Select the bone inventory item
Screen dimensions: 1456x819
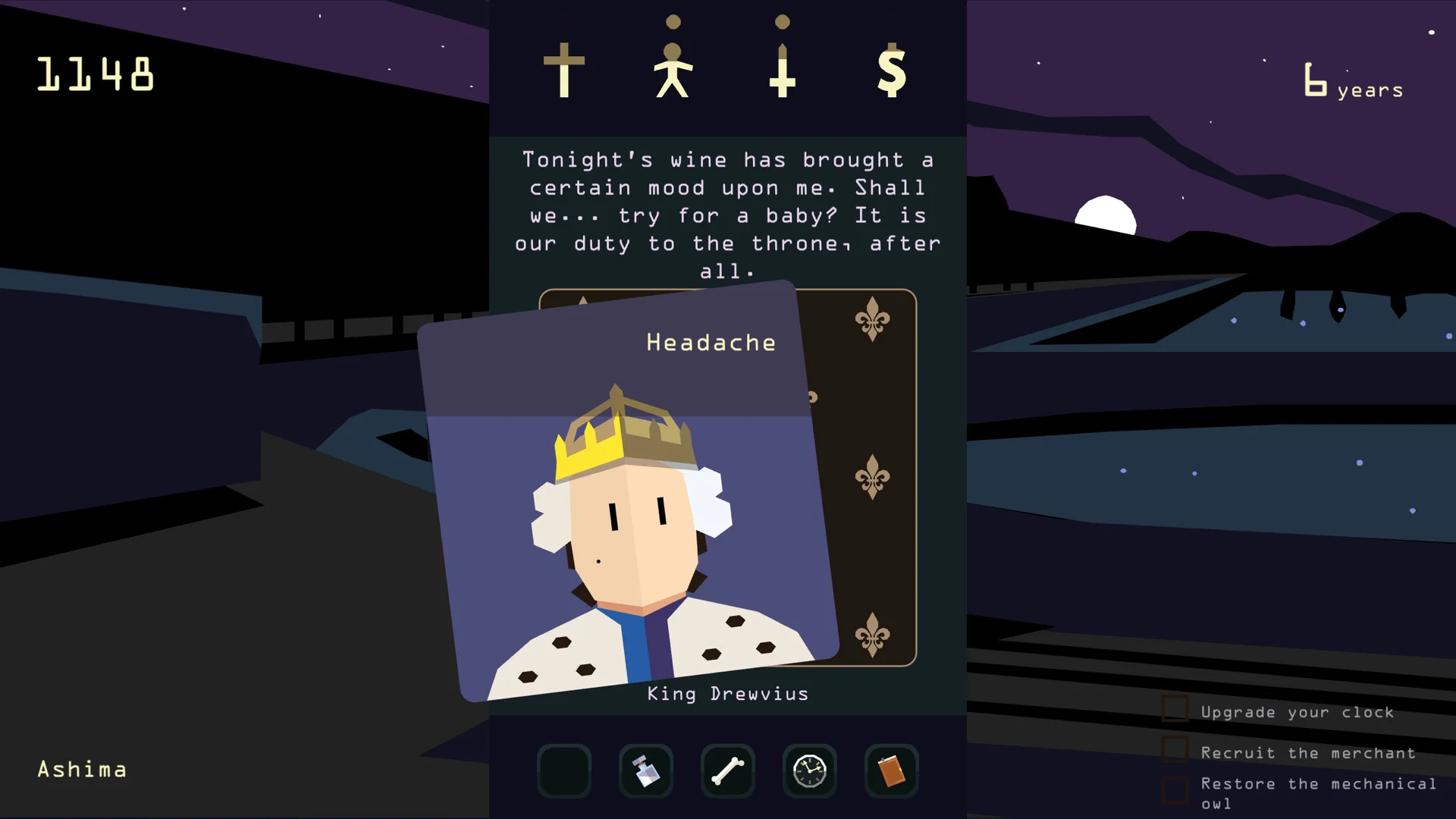tap(727, 771)
